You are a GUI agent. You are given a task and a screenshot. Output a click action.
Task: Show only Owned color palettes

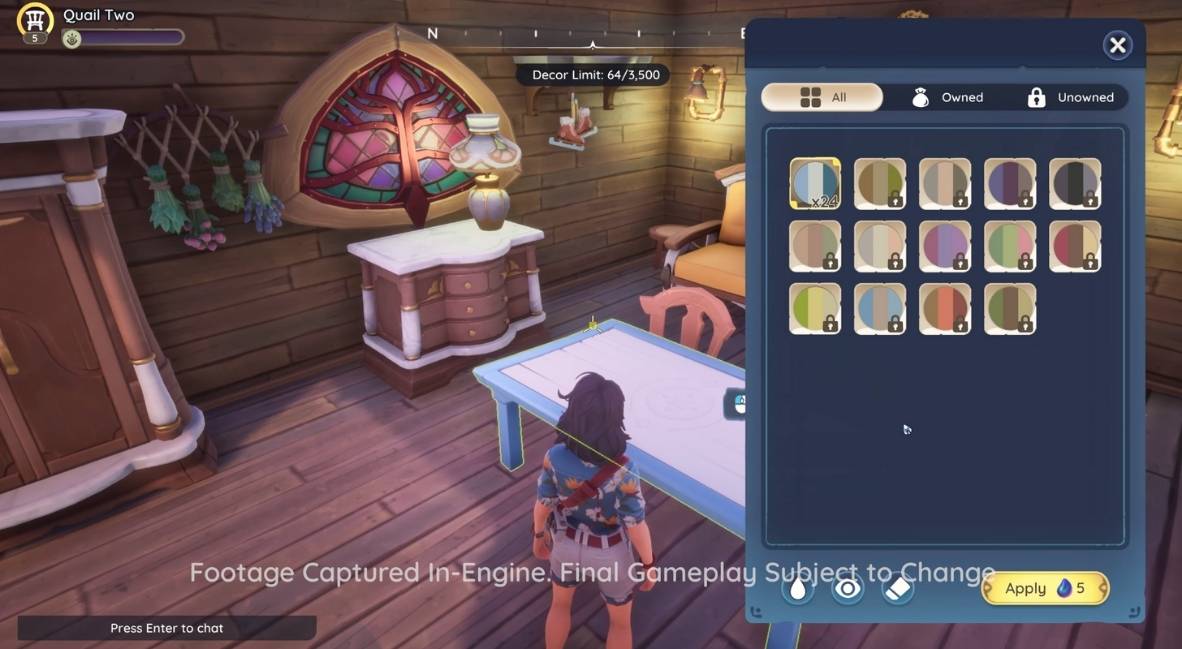[947, 97]
